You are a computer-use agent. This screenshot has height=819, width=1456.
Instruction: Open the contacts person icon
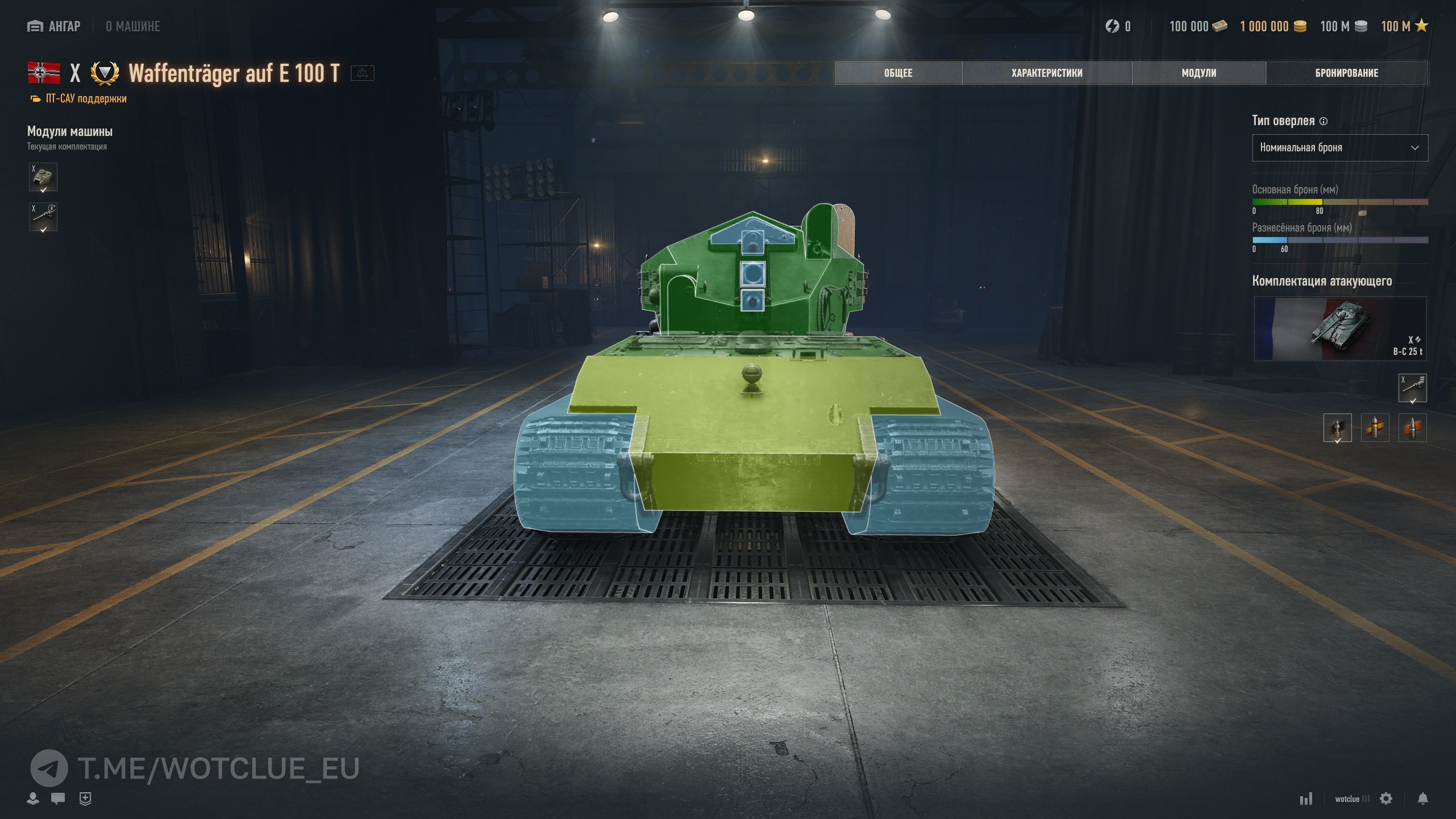tap(33, 799)
